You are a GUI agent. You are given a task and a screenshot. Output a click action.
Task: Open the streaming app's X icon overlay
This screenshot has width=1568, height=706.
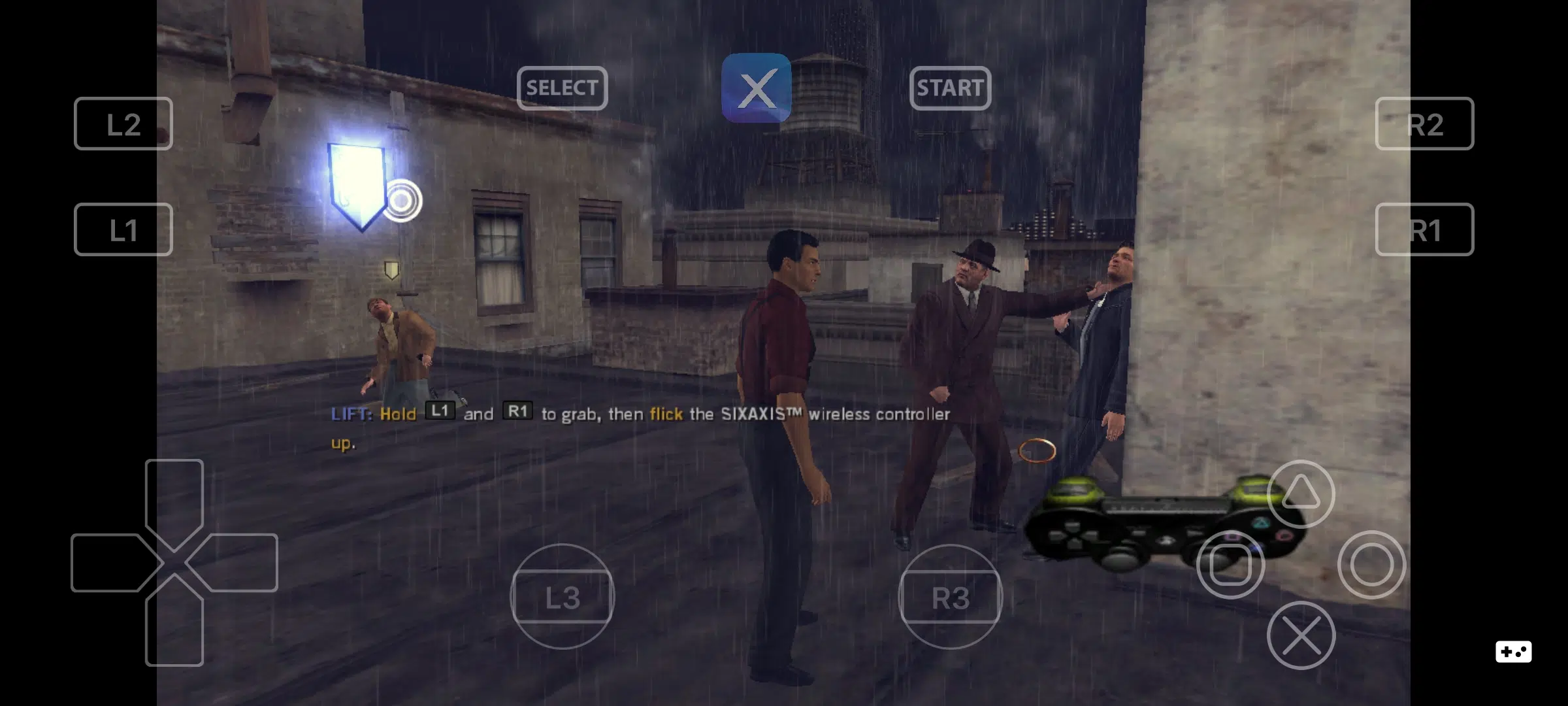756,89
